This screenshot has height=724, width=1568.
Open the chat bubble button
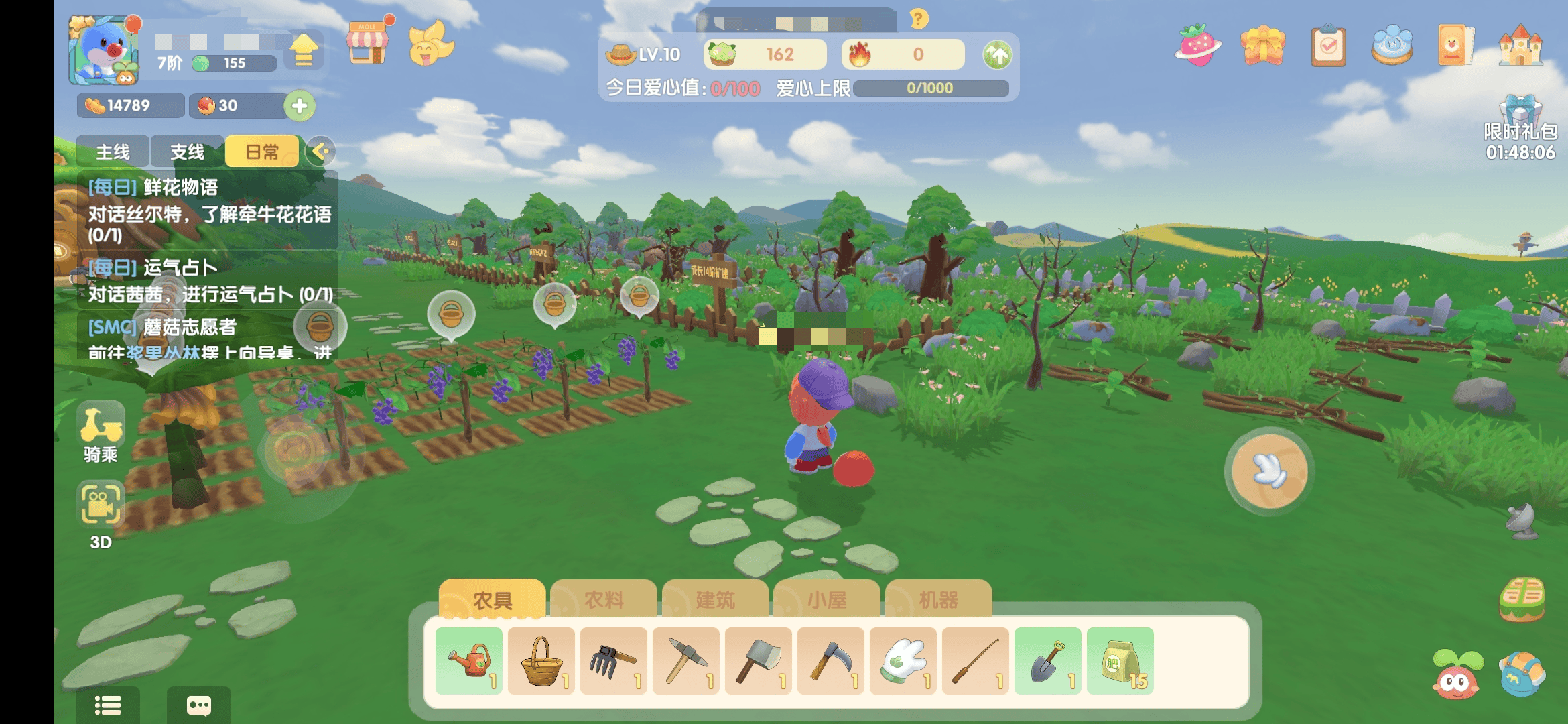[199, 705]
